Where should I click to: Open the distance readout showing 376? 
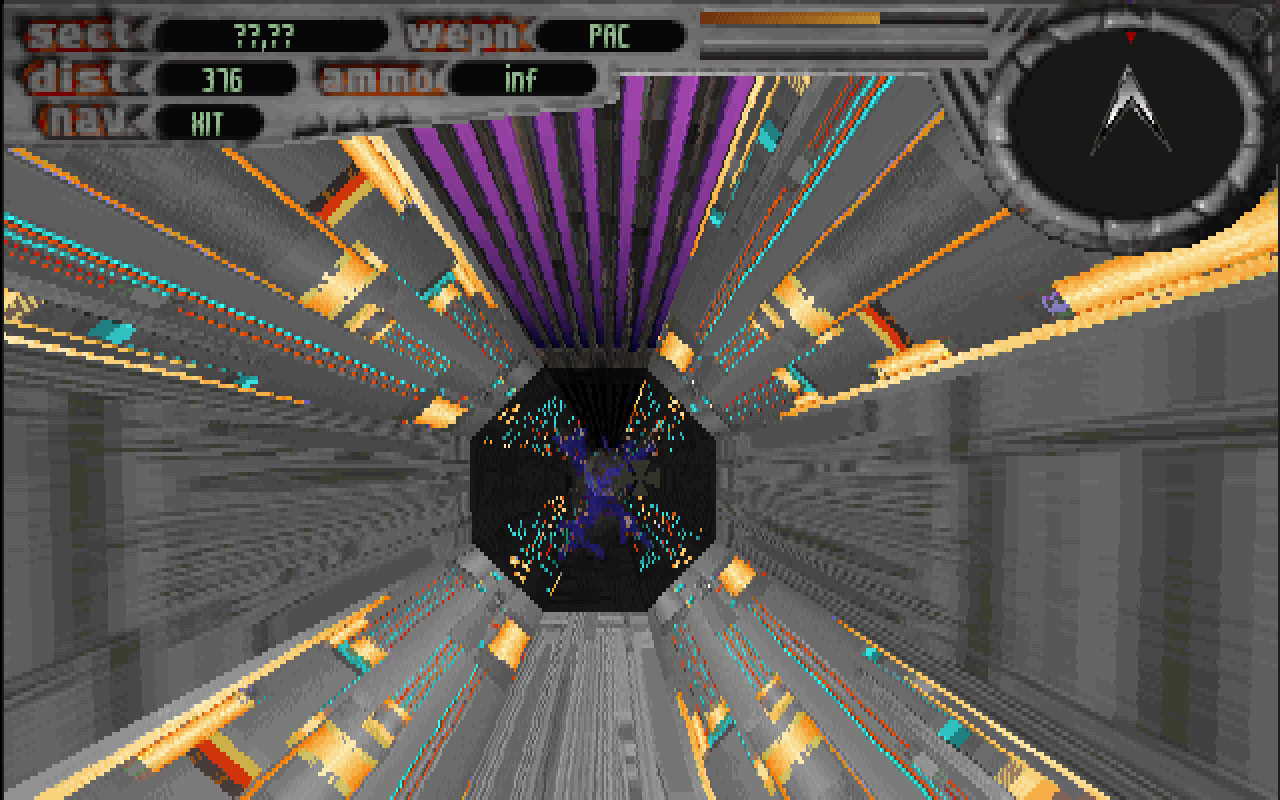[225, 77]
